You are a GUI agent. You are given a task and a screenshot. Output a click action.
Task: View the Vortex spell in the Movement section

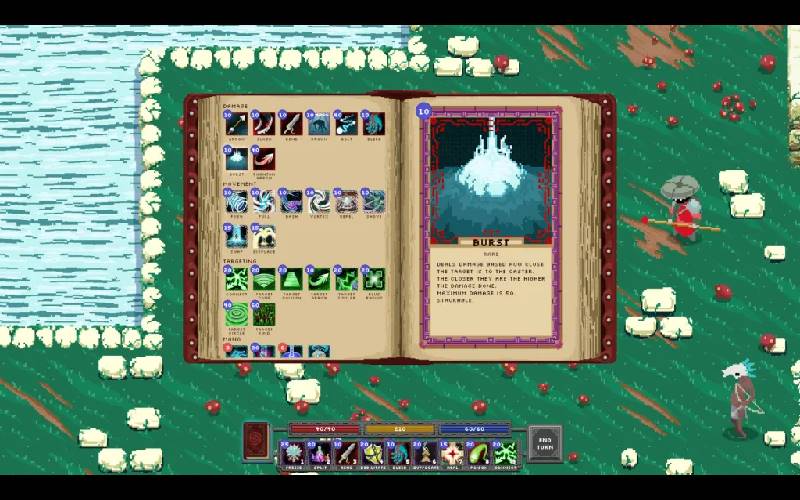[x=318, y=203]
